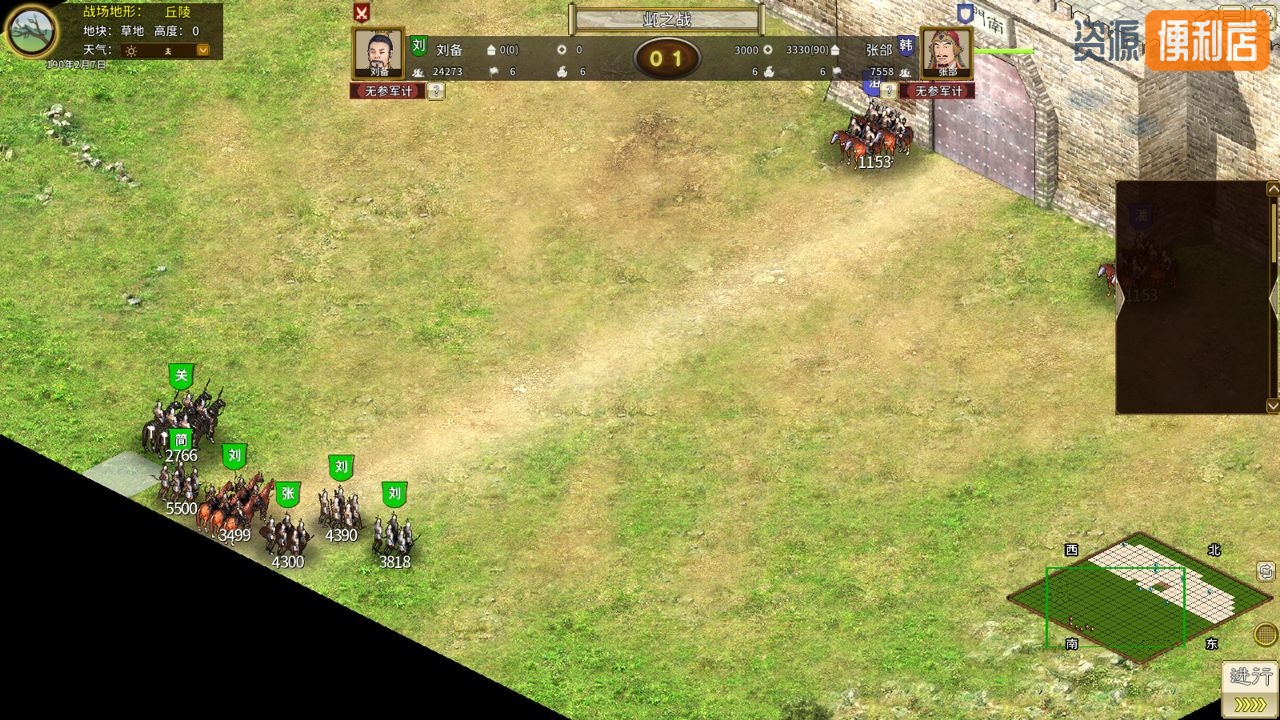Viewport: 1280px width, 720px height.
Task: Select the 张 unit with 4300 troops
Action: (288, 530)
